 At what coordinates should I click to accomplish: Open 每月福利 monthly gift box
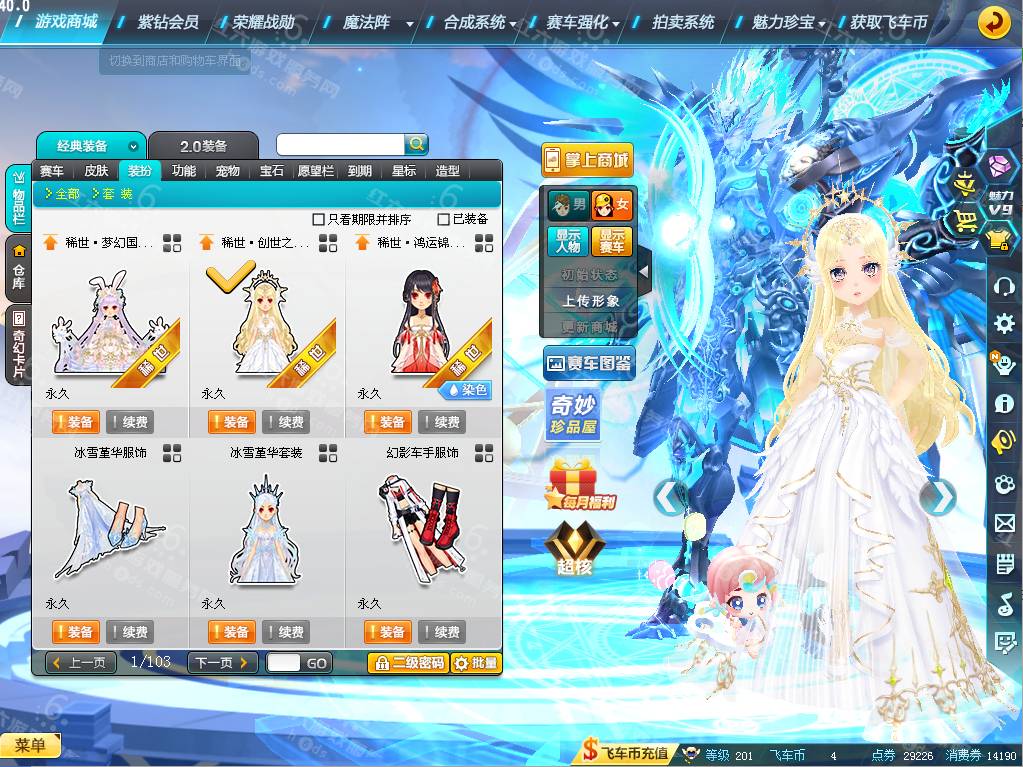[581, 485]
